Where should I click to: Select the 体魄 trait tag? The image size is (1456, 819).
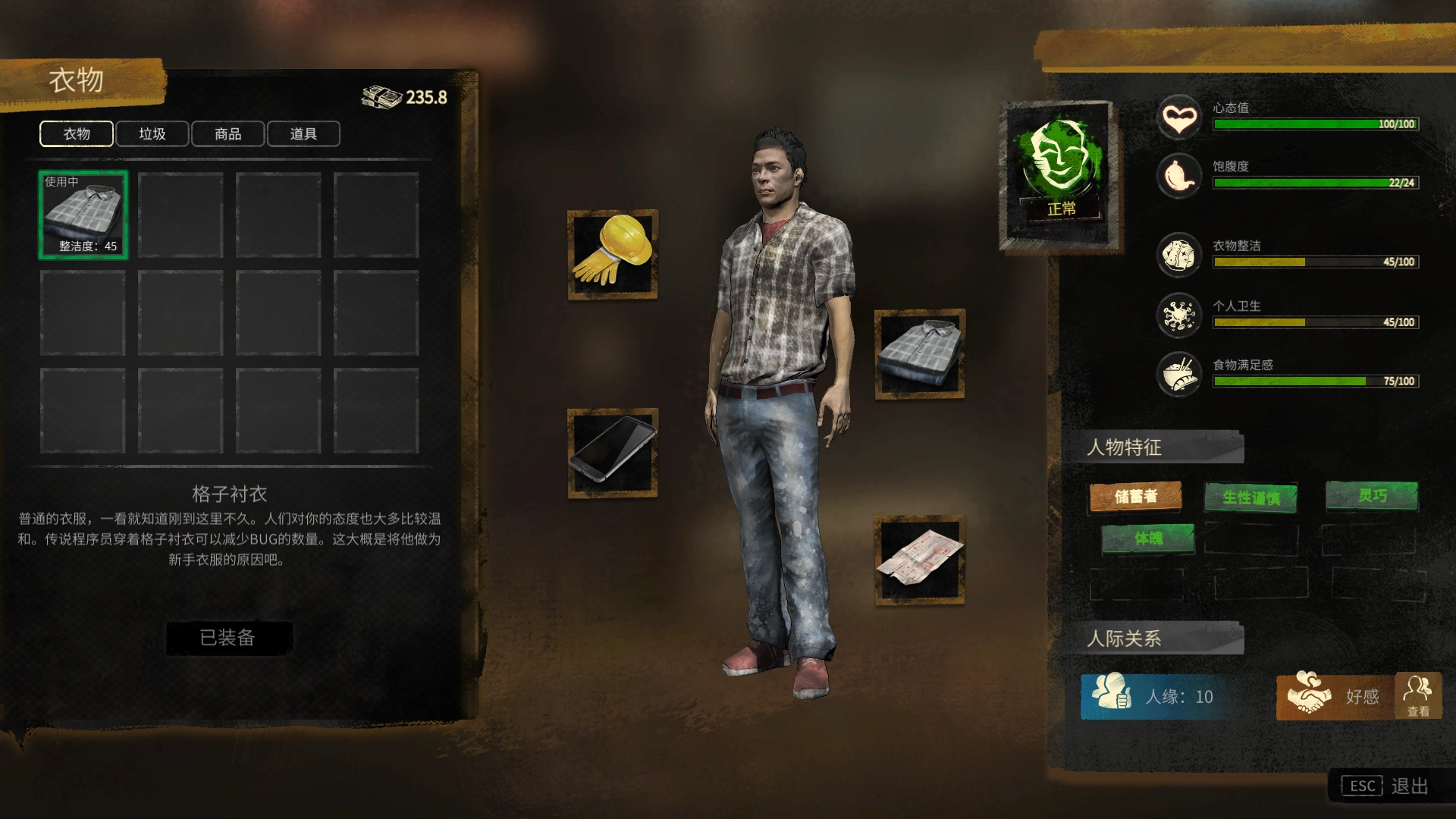tap(1148, 538)
